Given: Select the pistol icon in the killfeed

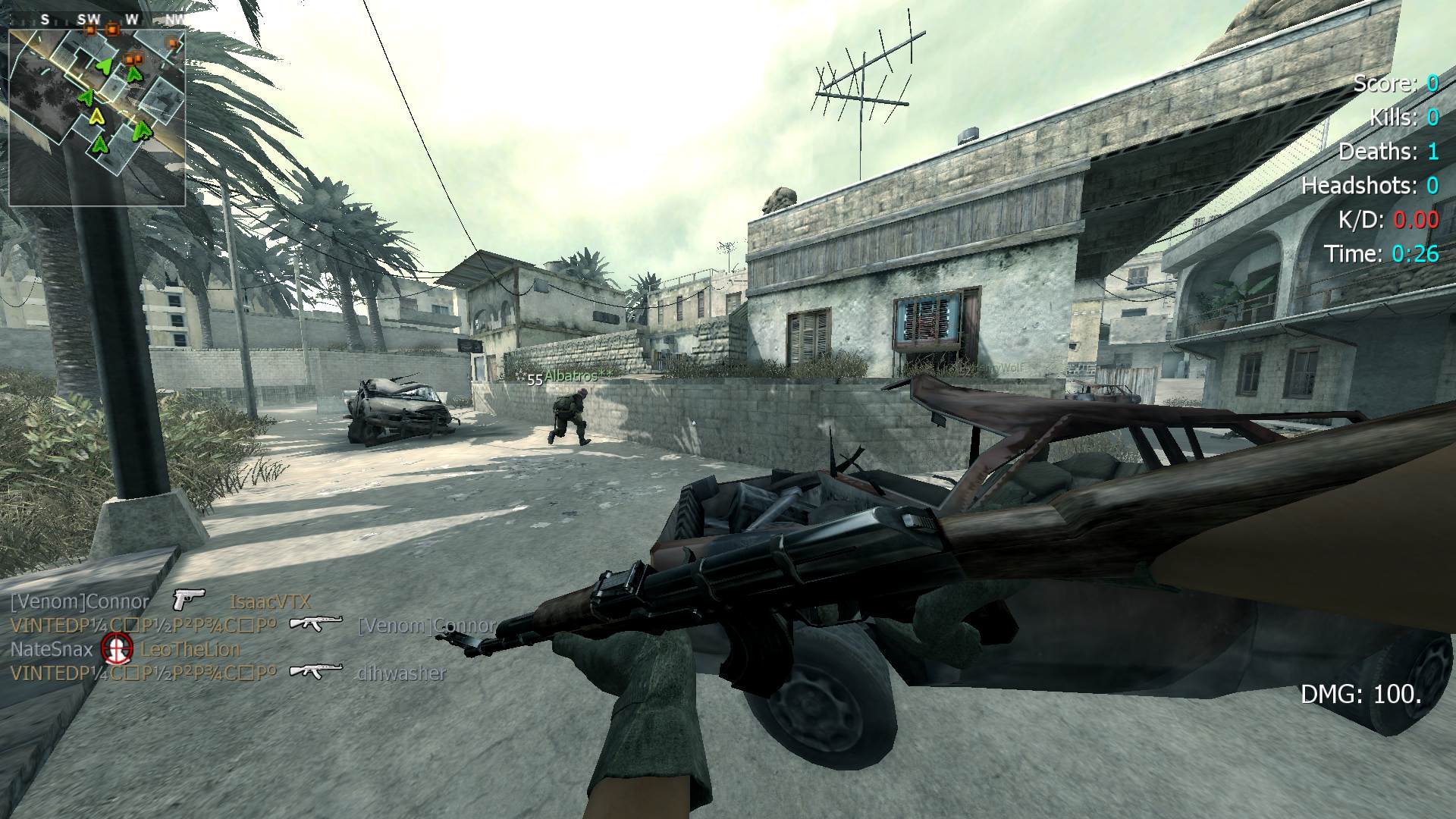Looking at the screenshot, I should 189,601.
